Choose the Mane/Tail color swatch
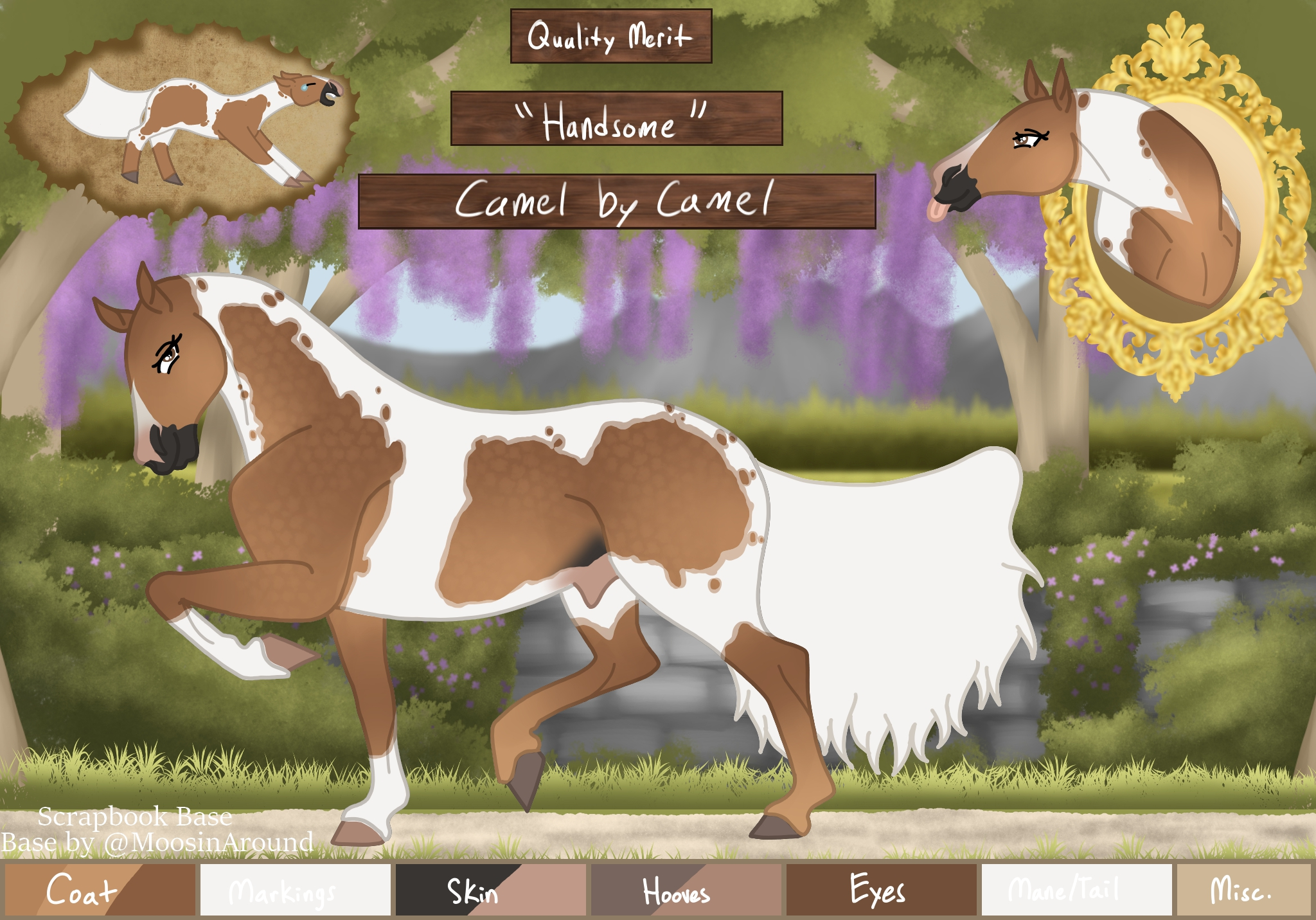The width and height of the screenshot is (1316, 920). pos(1076,890)
